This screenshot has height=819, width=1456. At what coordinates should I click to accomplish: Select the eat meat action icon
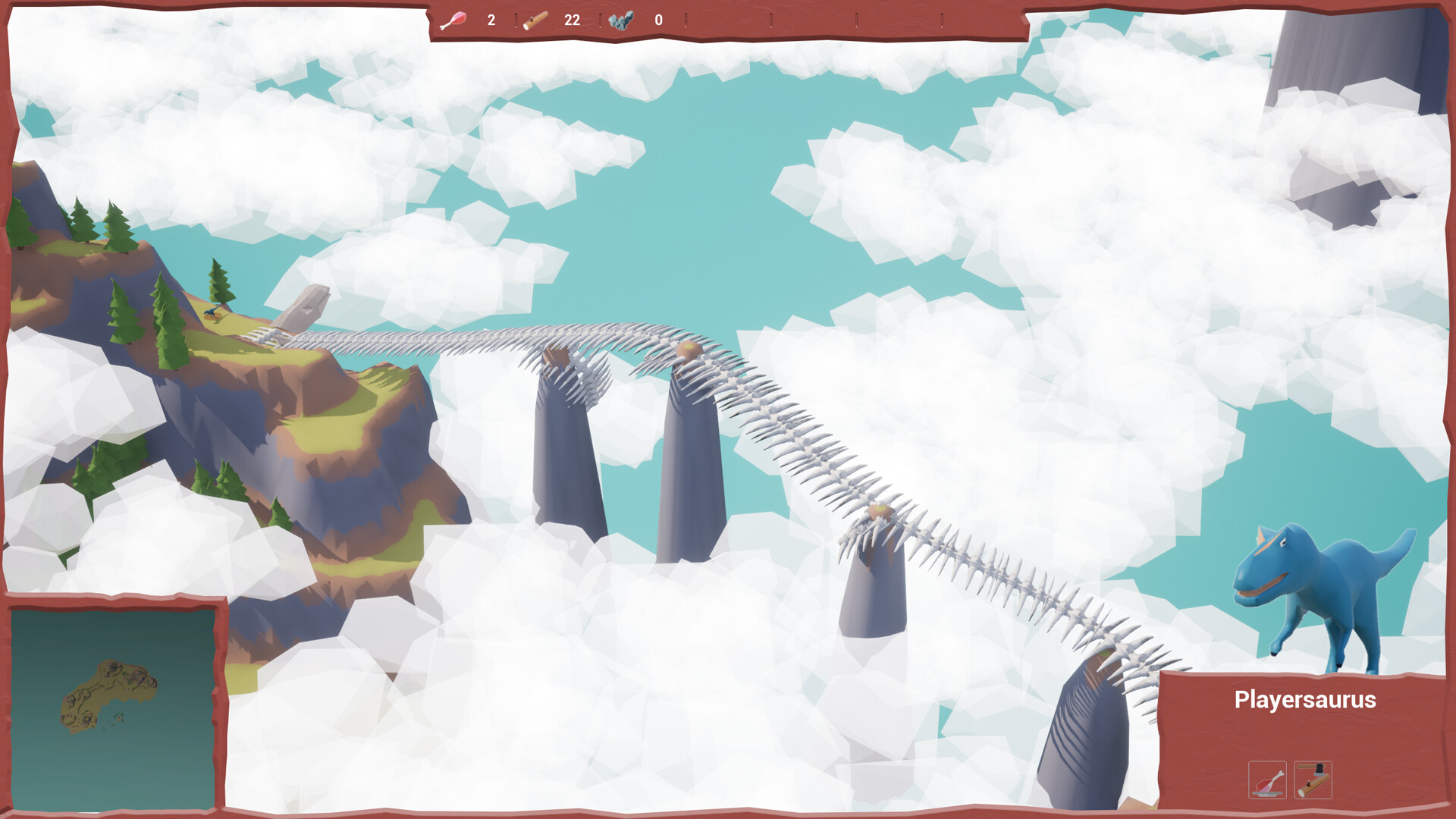pos(1269,781)
